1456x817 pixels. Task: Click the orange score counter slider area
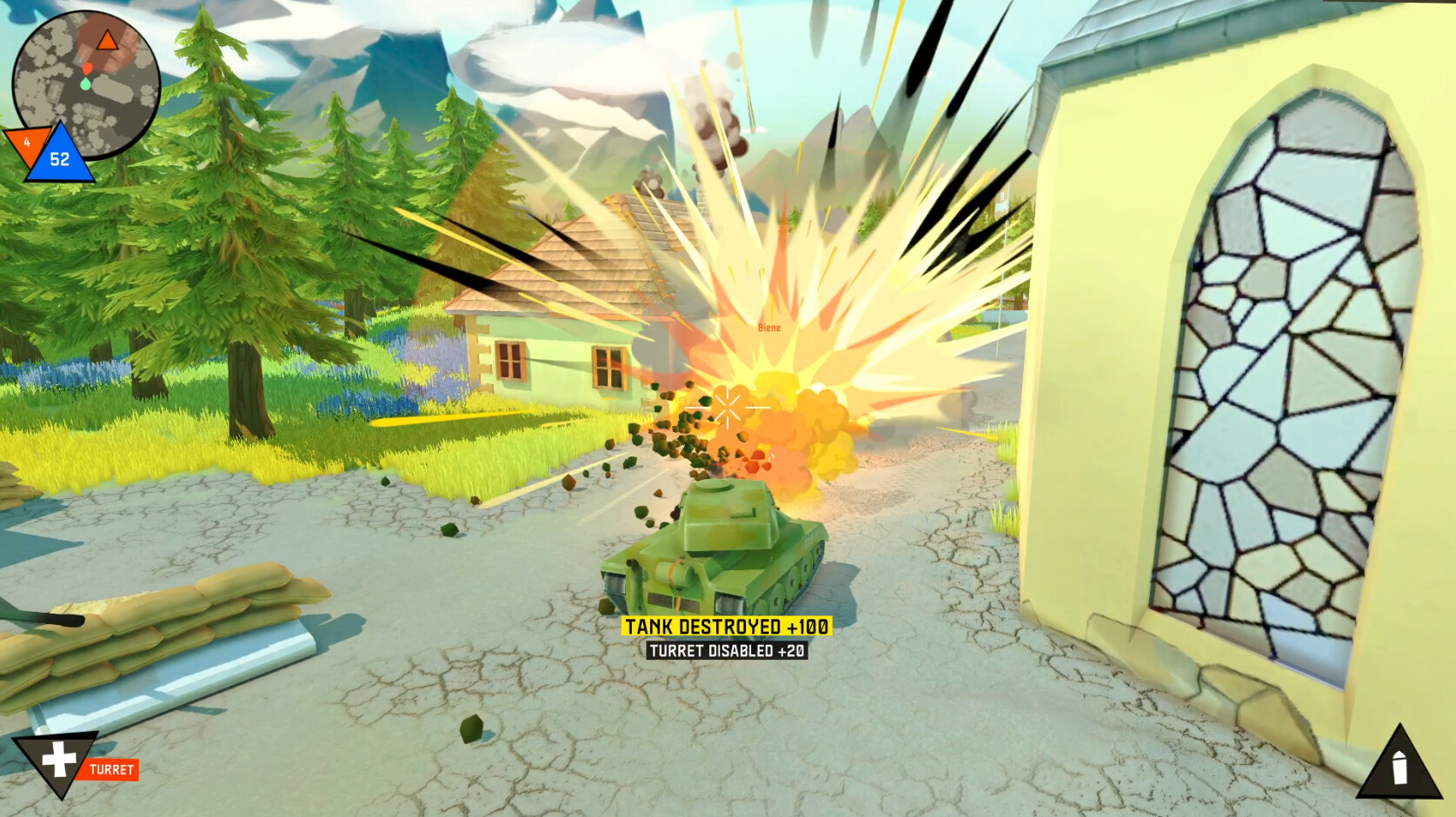(x=29, y=142)
